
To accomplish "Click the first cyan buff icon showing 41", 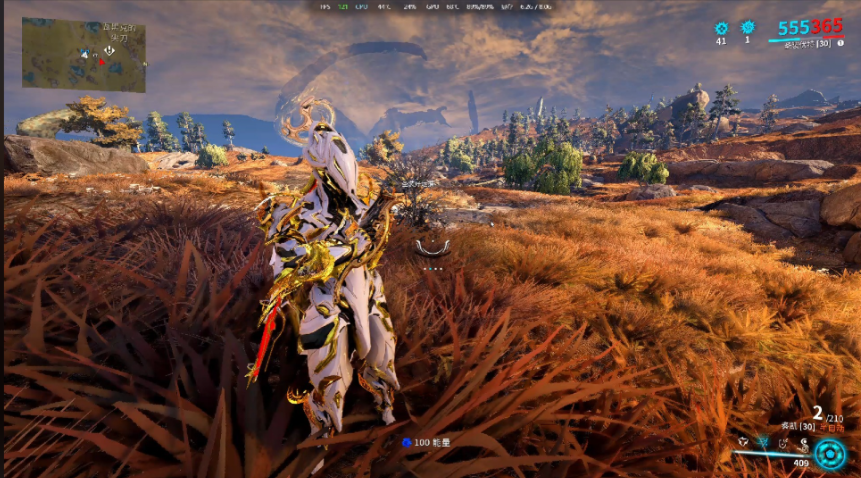I will (x=721, y=29).
